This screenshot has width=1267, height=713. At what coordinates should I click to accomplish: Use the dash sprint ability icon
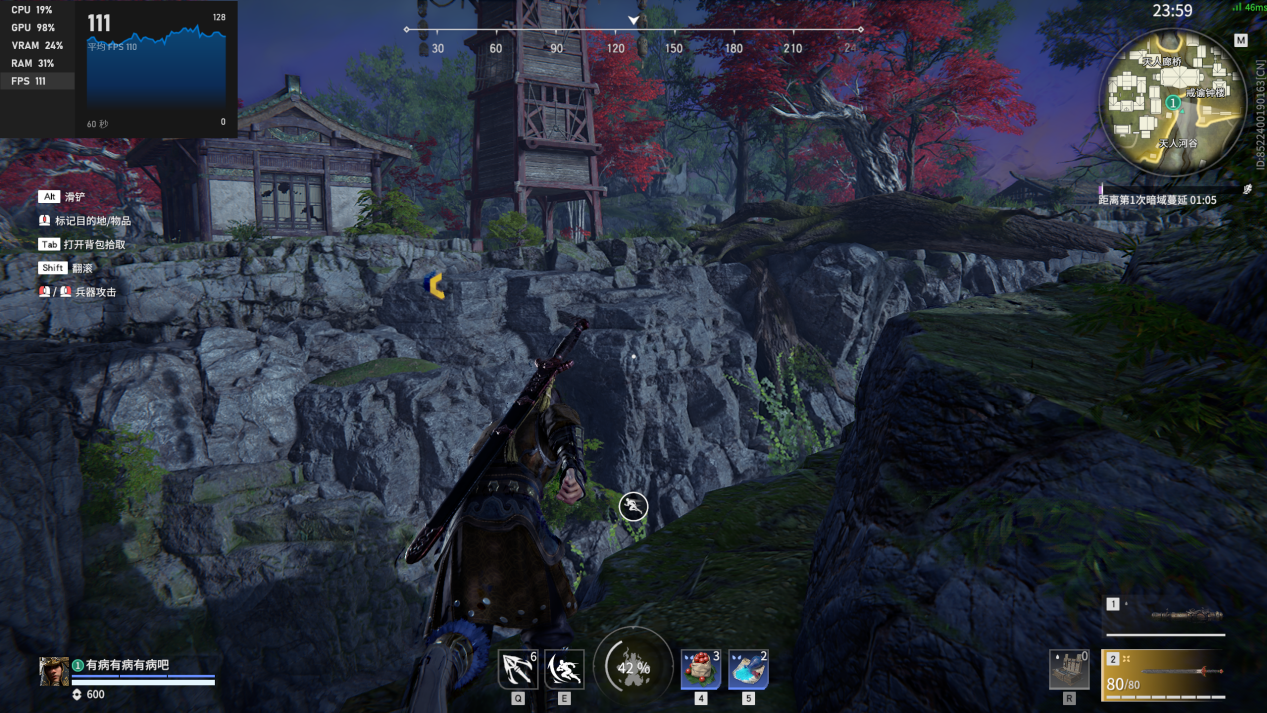point(564,669)
